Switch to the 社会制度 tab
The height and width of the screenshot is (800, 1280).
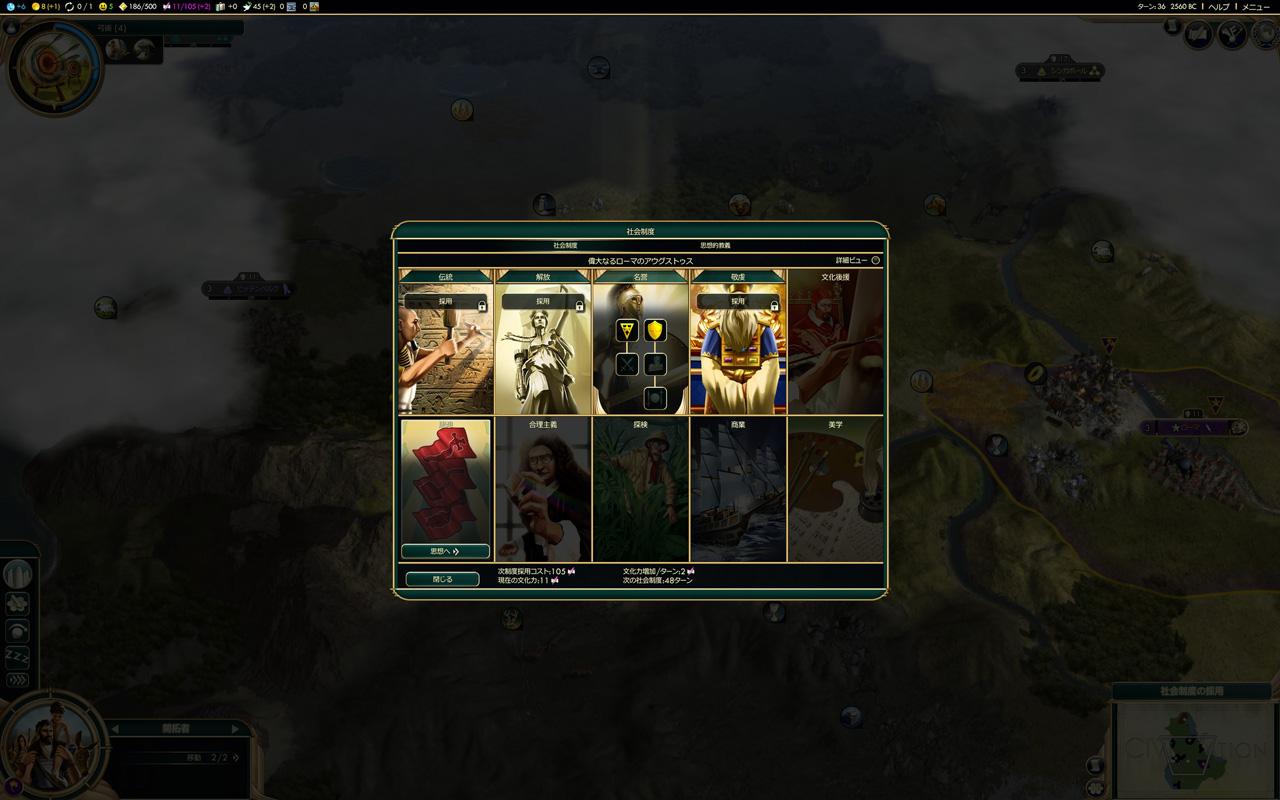[x=565, y=245]
